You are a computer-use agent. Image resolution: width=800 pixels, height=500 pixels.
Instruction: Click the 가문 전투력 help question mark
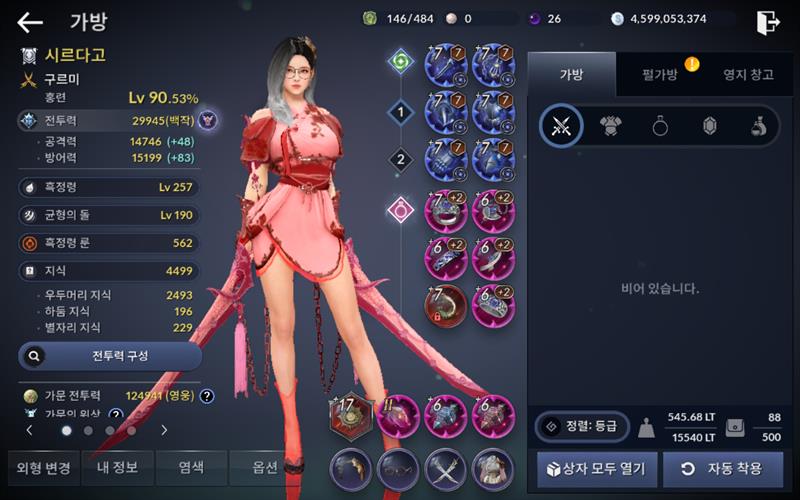coord(207,396)
